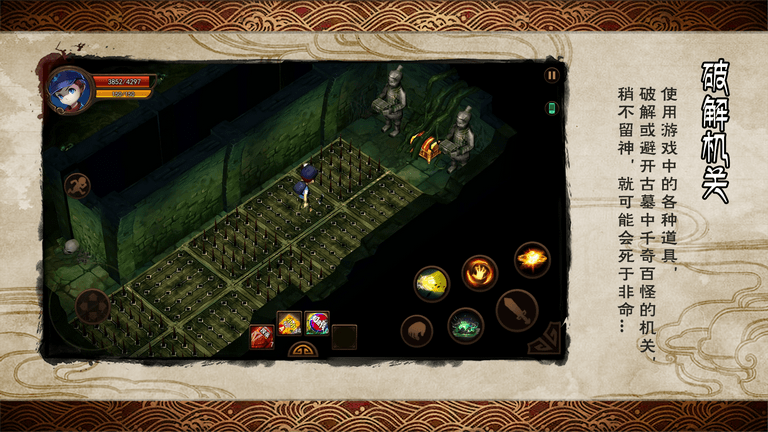Use the red item in the hotbar
768x432 pixels.
[263, 337]
